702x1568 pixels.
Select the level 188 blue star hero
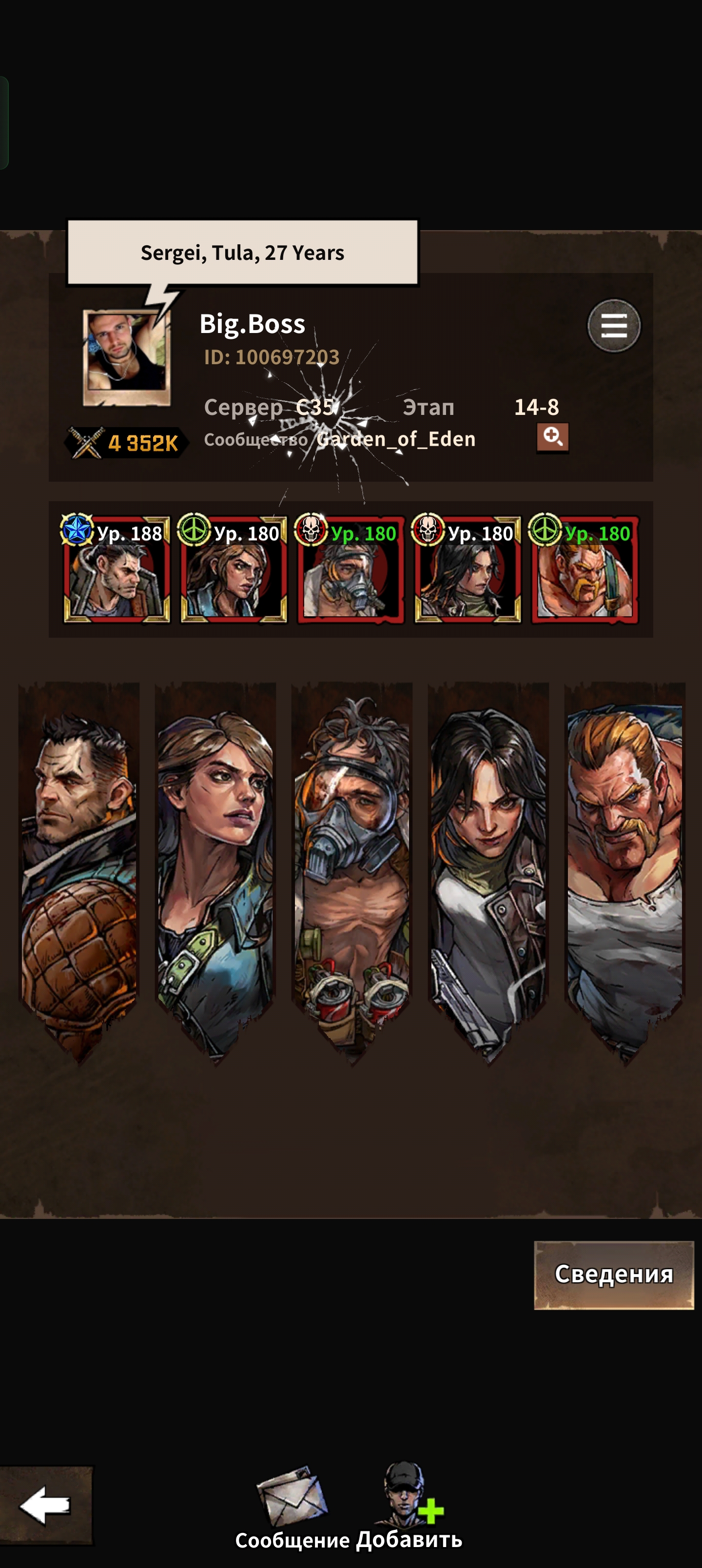[x=117, y=570]
